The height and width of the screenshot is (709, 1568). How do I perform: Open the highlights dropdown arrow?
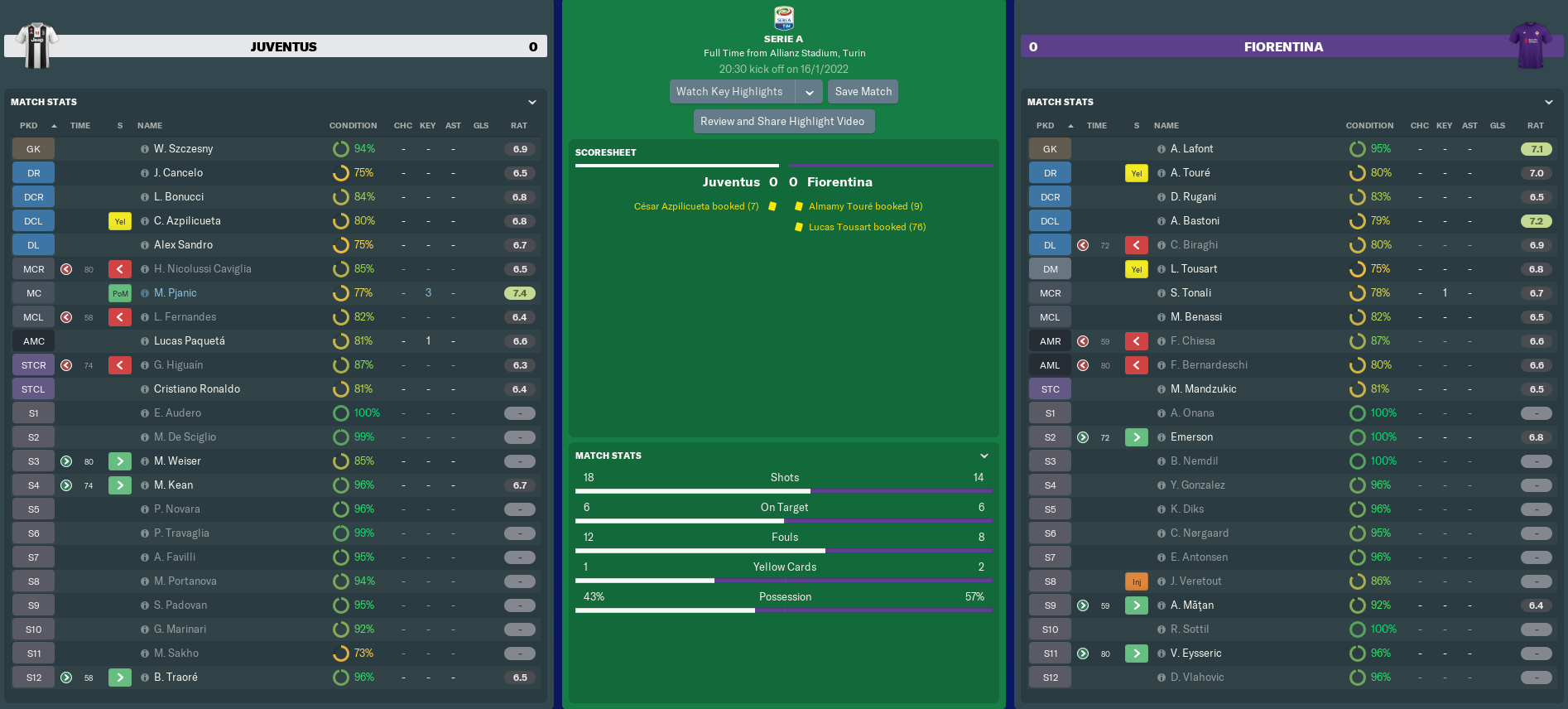point(810,92)
